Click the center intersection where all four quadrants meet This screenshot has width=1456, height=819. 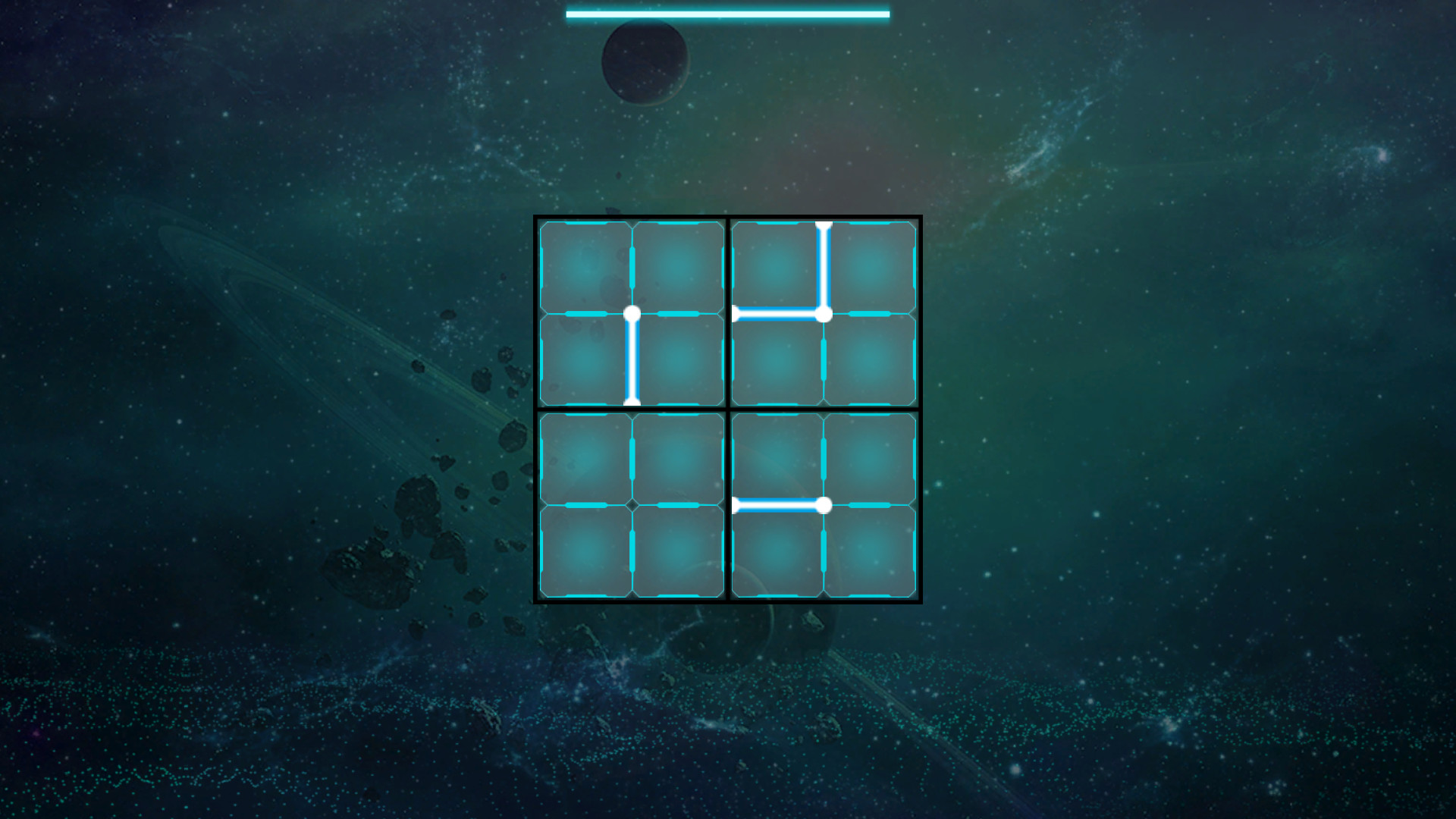tap(726, 408)
